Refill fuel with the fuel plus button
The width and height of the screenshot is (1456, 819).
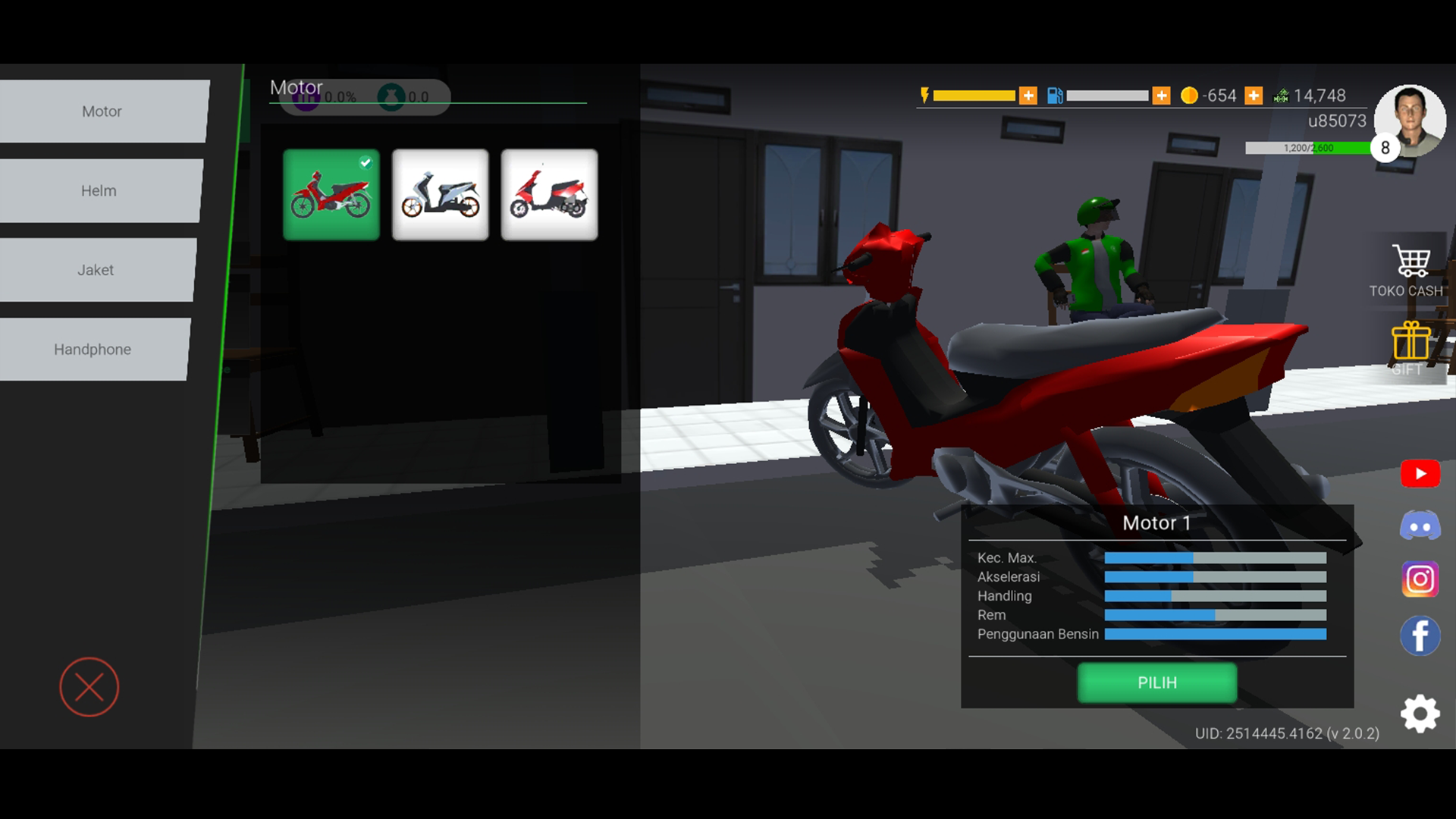click(1160, 96)
